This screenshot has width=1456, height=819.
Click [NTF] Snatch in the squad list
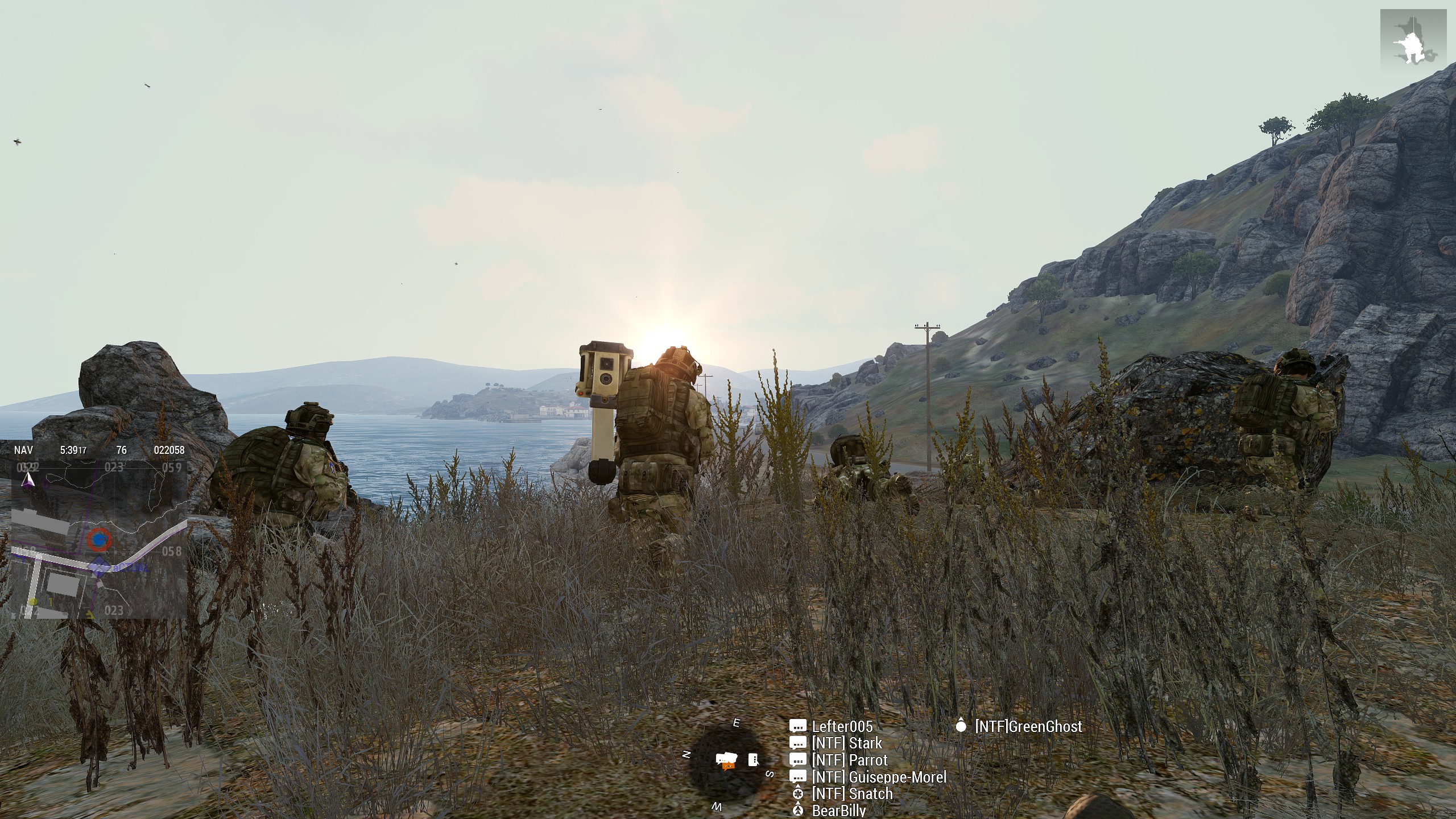(x=852, y=793)
